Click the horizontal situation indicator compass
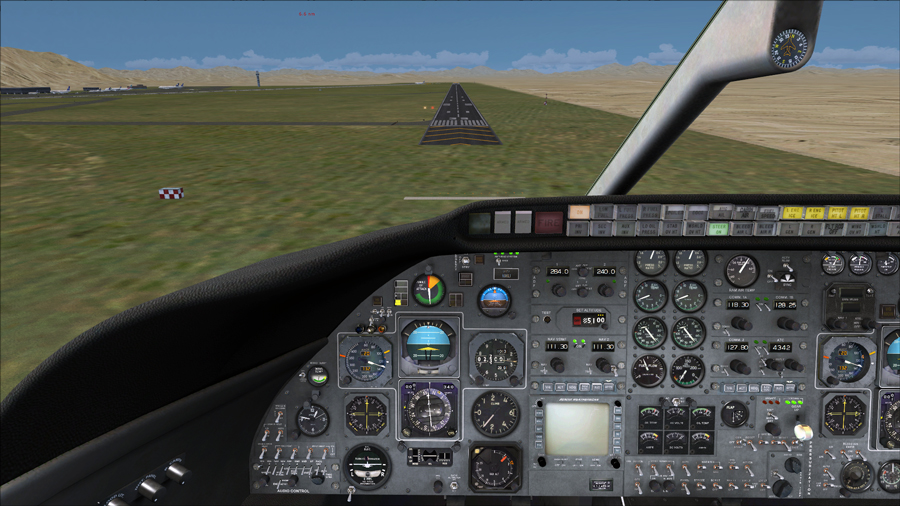 [x=429, y=409]
